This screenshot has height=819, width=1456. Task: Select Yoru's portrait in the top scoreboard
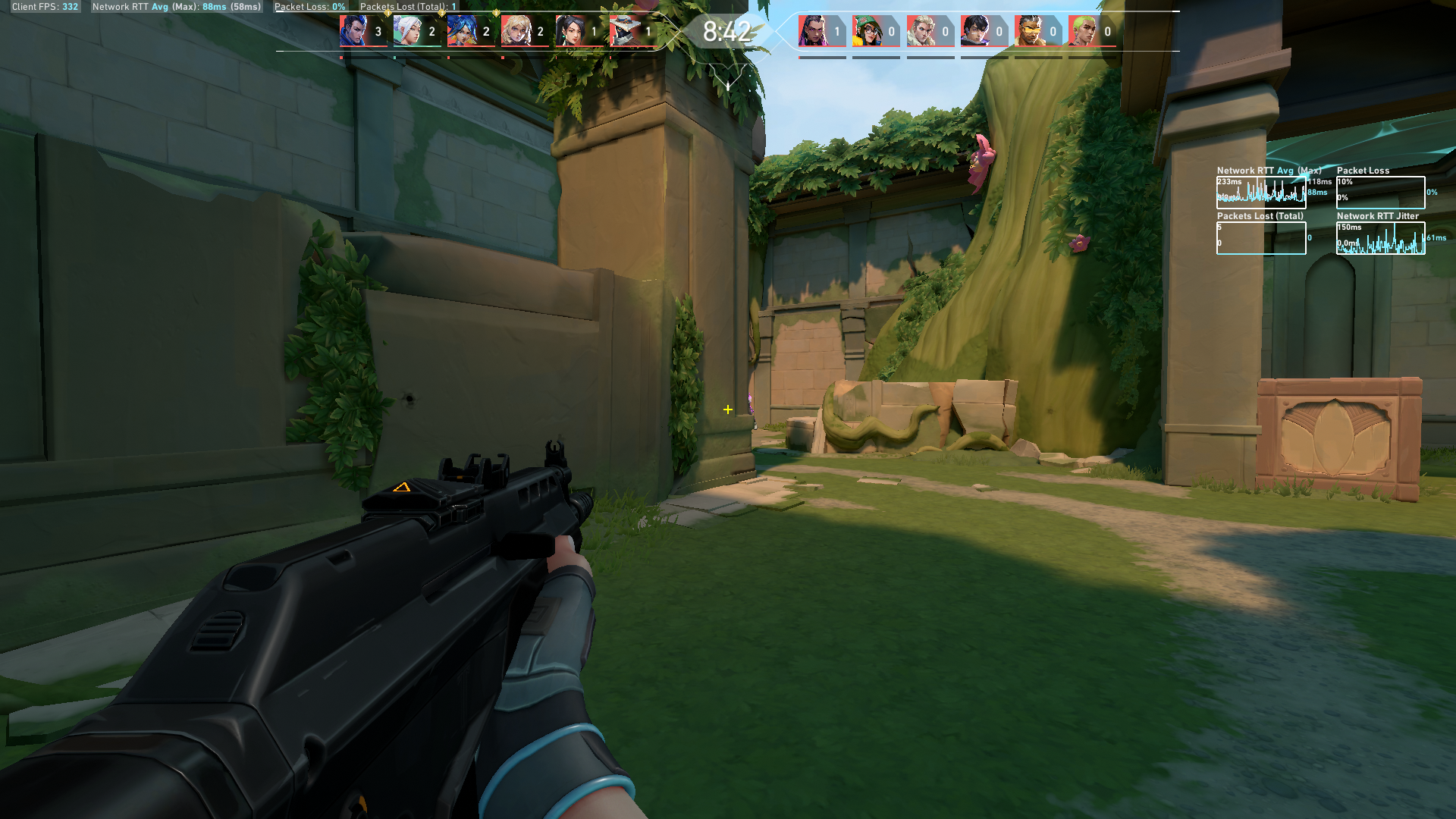(x=353, y=31)
